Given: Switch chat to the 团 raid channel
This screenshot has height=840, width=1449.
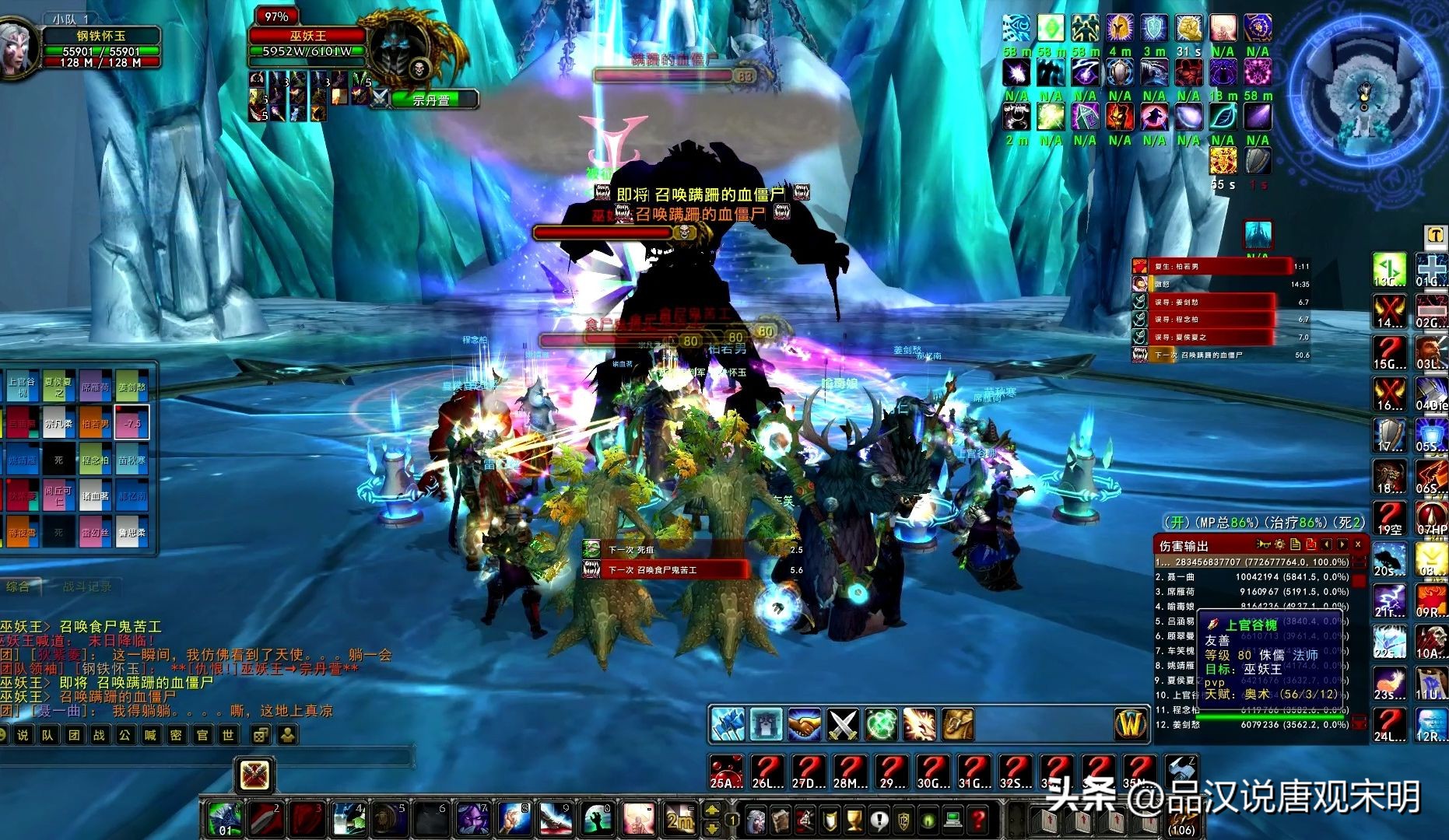Looking at the screenshot, I should tap(74, 735).
